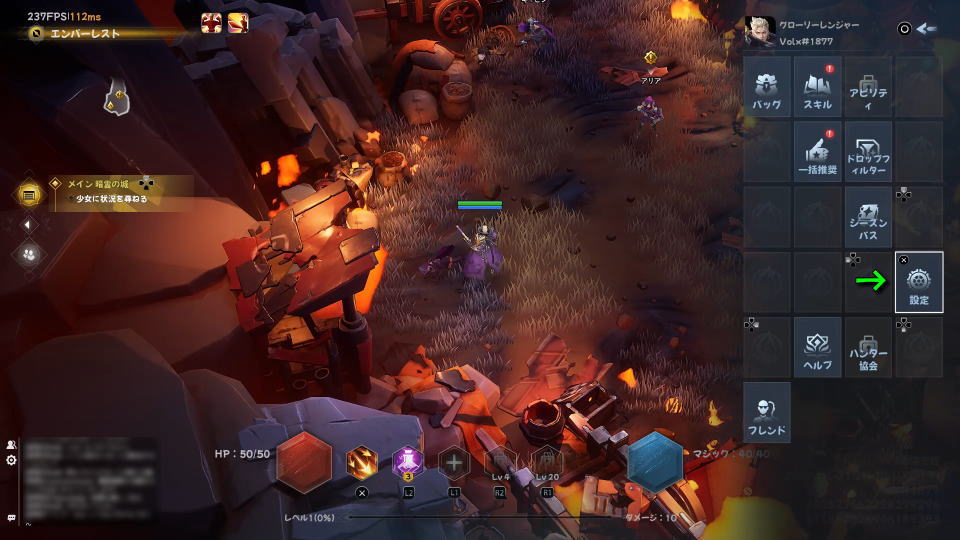Screen dimensions: 960x540
Task: Activate the fiery arrows skill icon
Action: 362,462
